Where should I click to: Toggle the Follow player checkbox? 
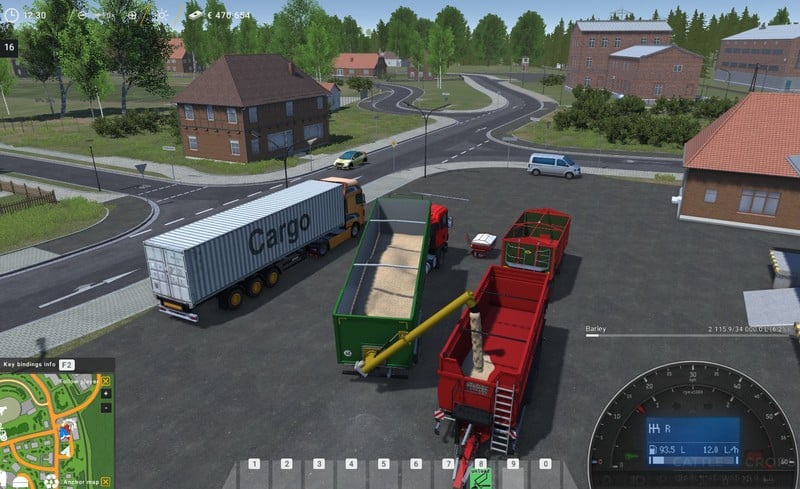[105, 381]
